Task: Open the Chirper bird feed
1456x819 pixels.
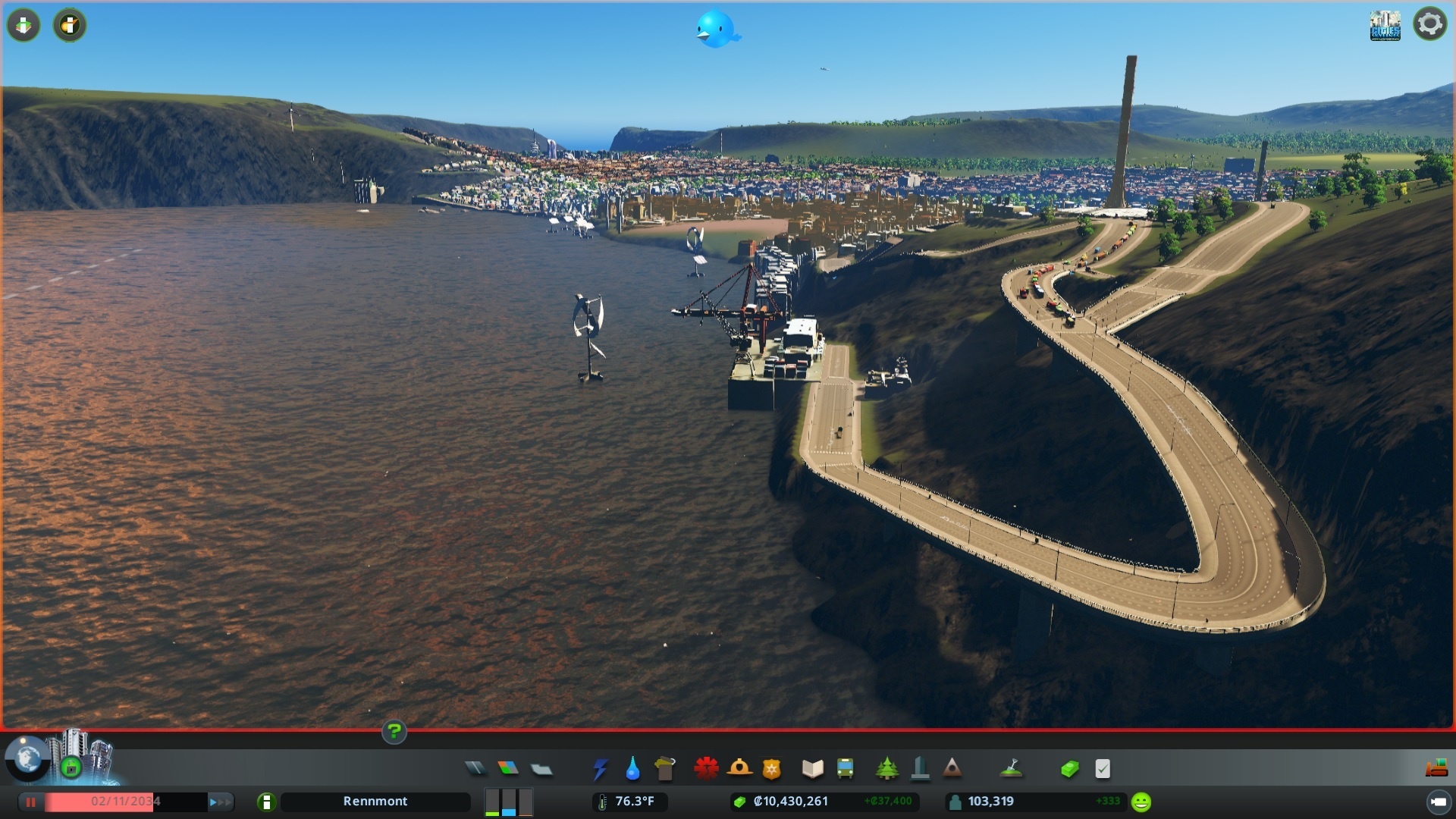Action: [x=716, y=29]
